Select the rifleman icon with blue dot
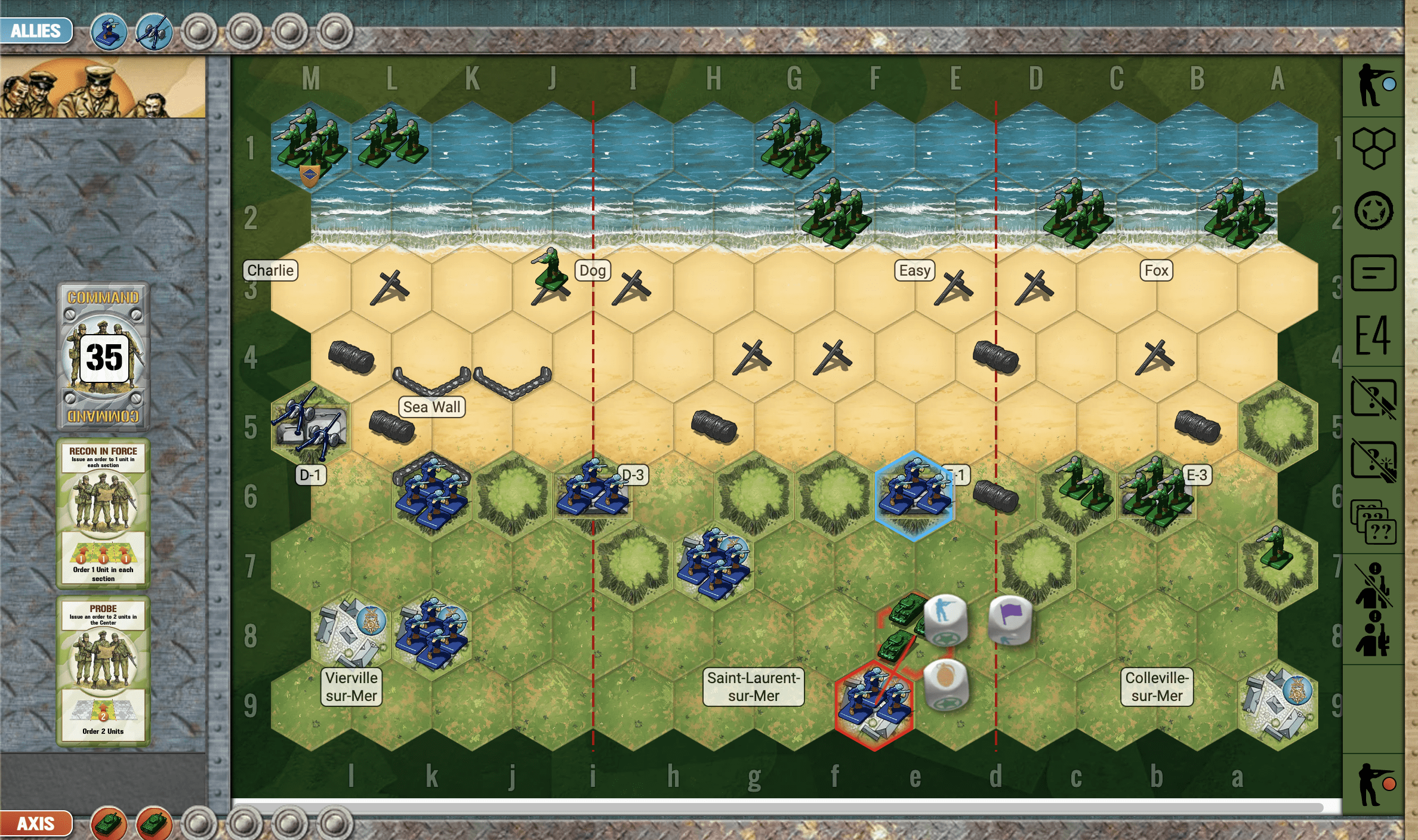Image resolution: width=1418 pixels, height=840 pixels. point(1374,85)
